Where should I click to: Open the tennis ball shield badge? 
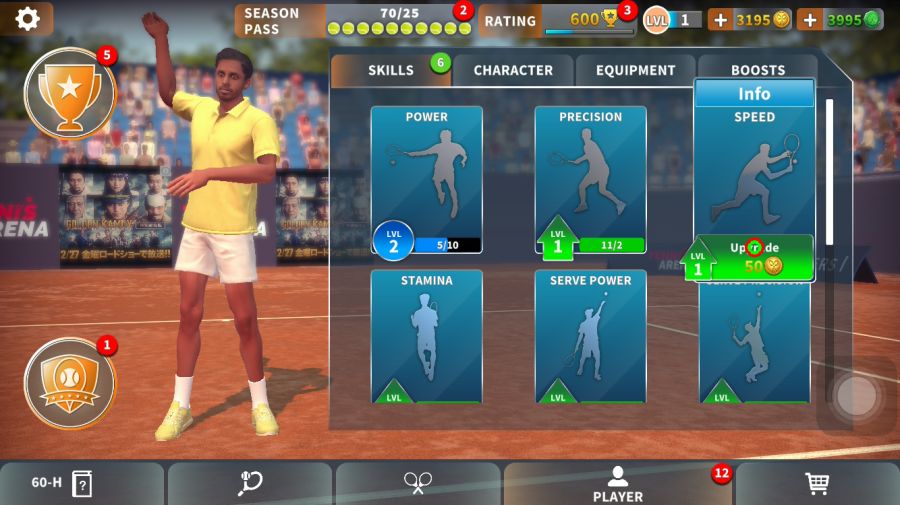[x=69, y=383]
